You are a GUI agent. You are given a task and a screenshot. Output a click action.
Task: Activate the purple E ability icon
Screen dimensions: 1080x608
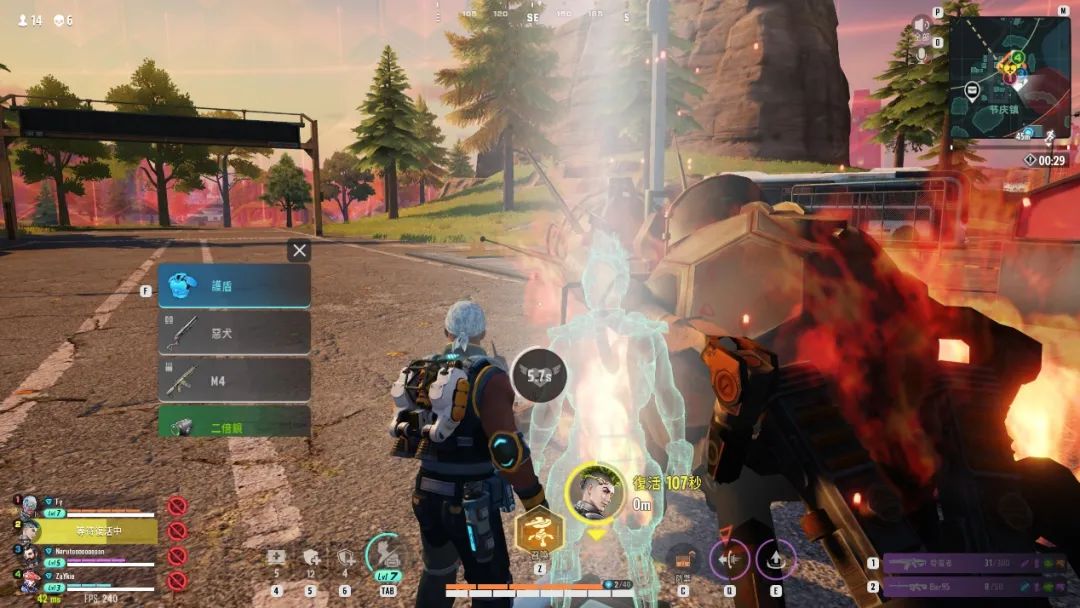776,559
